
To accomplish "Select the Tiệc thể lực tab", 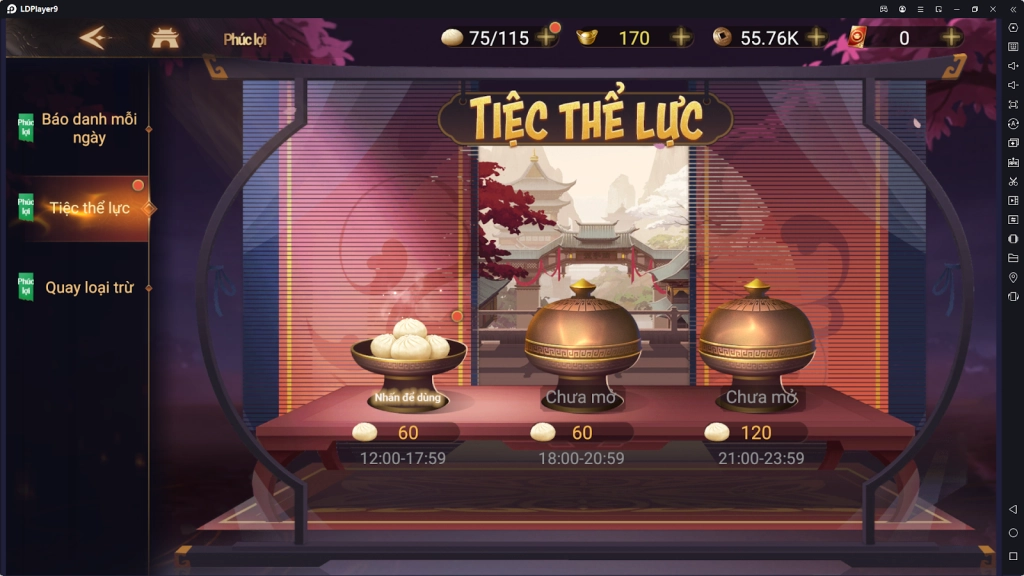I will pyautogui.click(x=88, y=208).
